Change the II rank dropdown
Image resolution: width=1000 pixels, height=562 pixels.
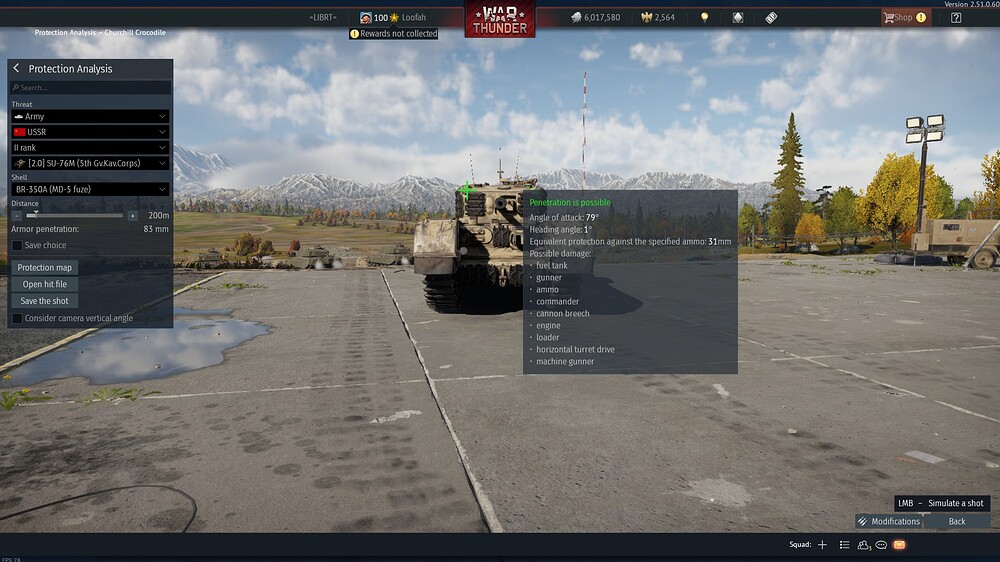[90, 148]
